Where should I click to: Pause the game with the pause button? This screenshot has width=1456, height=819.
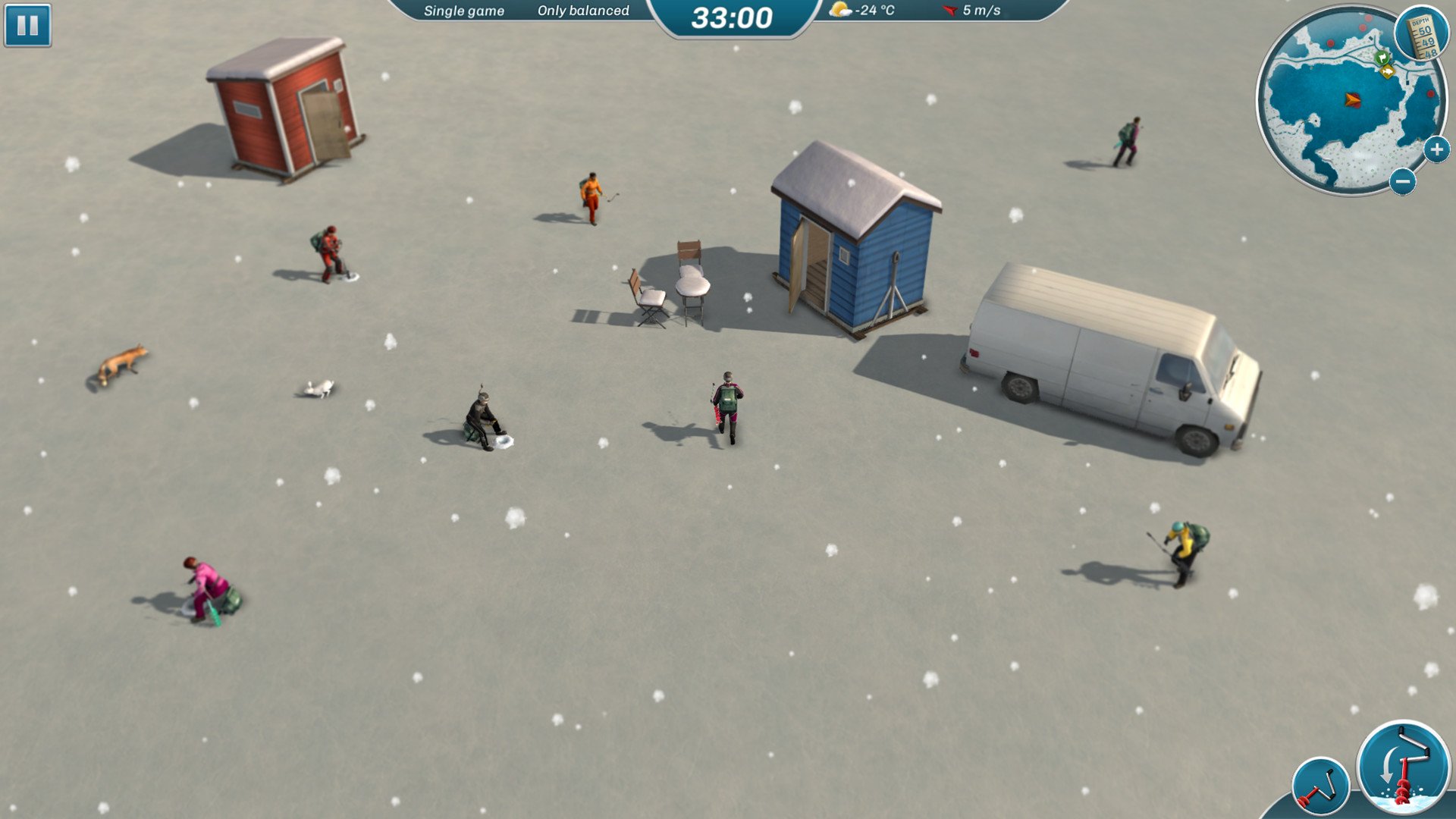[27, 25]
